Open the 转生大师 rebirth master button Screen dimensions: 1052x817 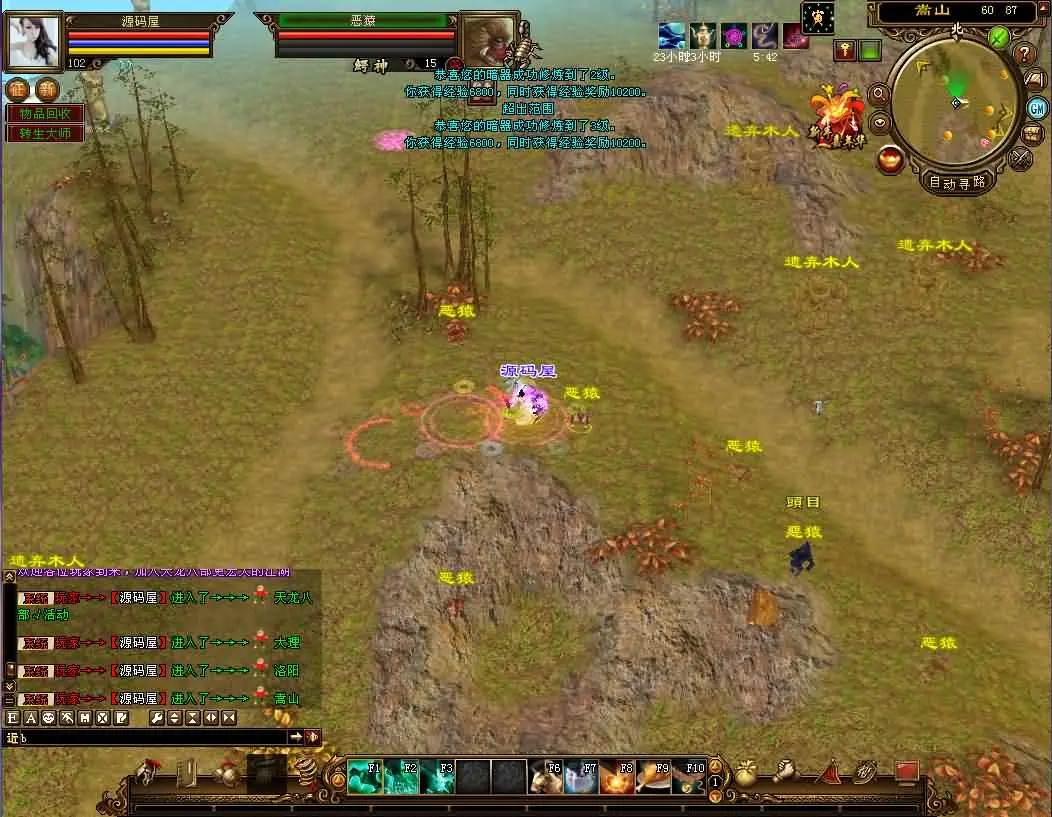pyautogui.click(x=46, y=133)
